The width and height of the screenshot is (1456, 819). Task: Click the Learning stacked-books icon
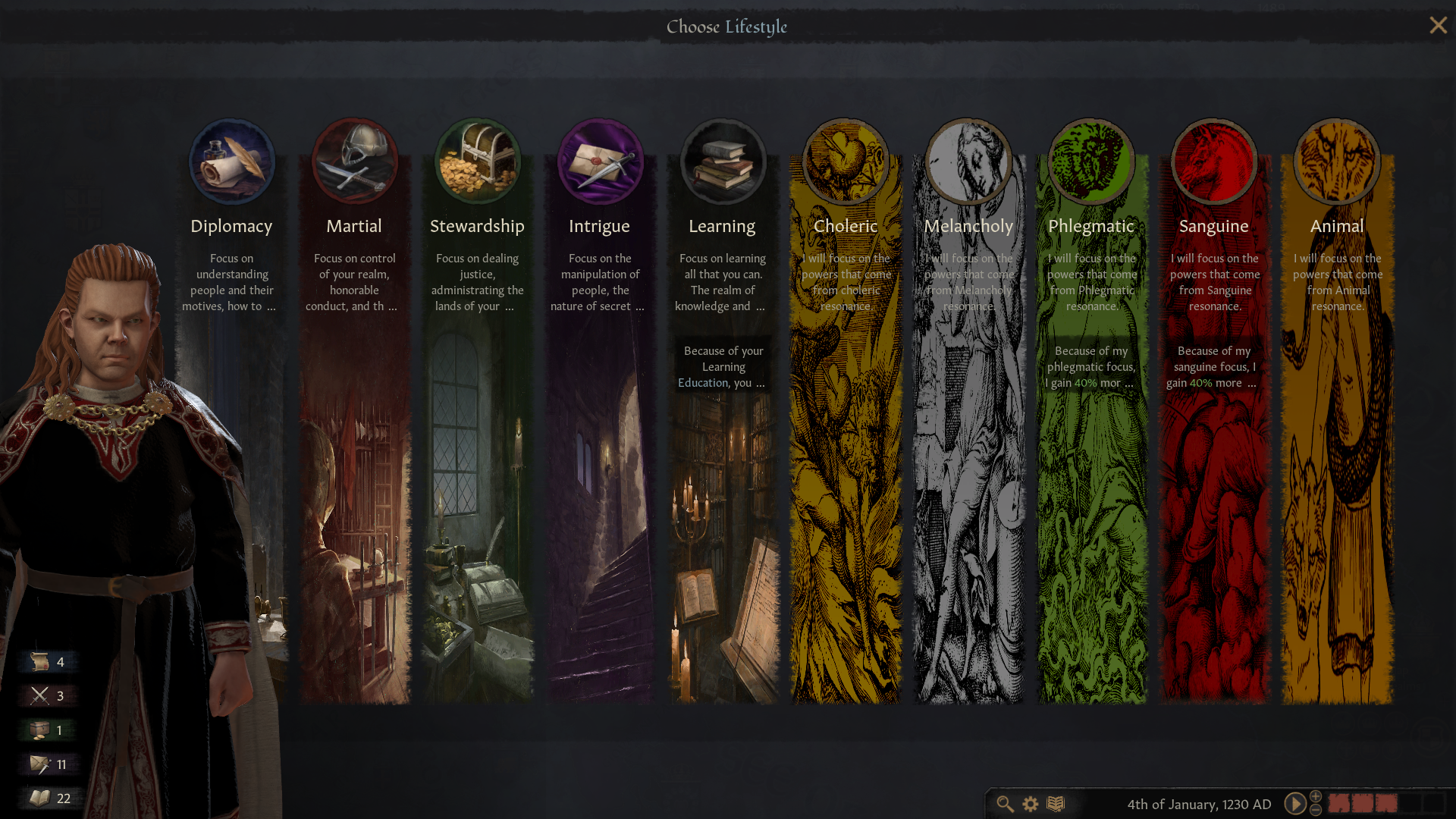pos(723,161)
